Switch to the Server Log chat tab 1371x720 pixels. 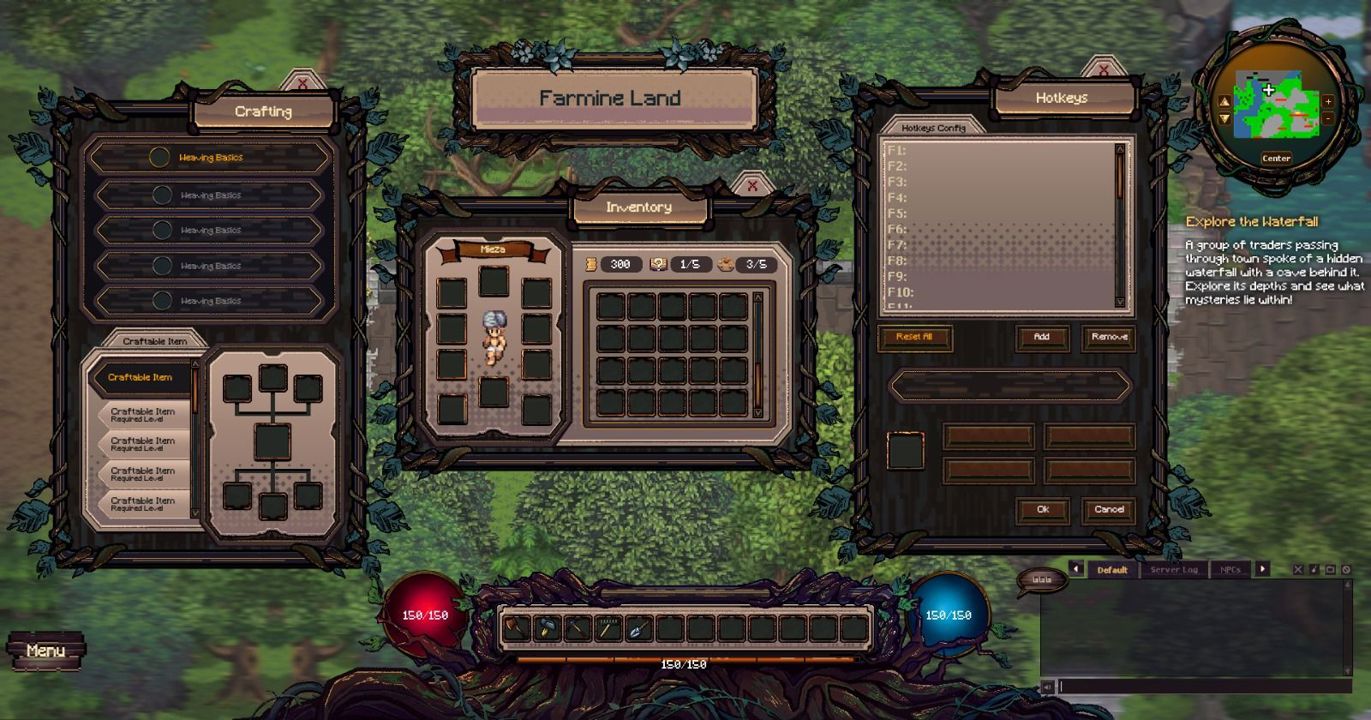[1173, 569]
